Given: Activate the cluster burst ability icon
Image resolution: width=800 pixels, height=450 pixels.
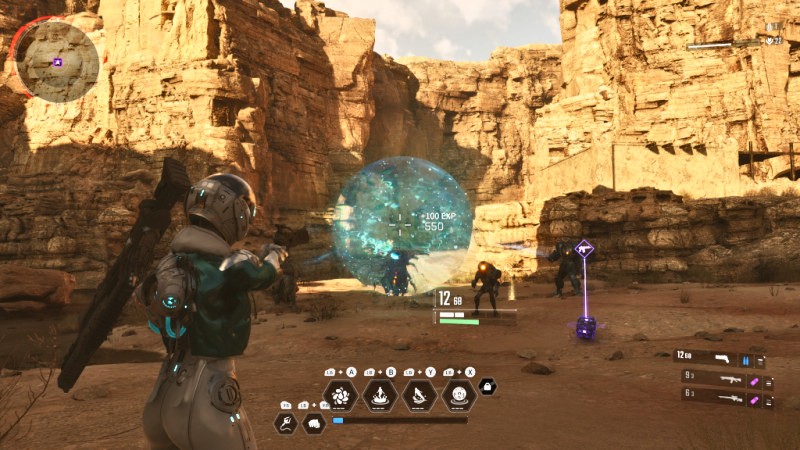Looking at the screenshot, I should click(340, 394).
